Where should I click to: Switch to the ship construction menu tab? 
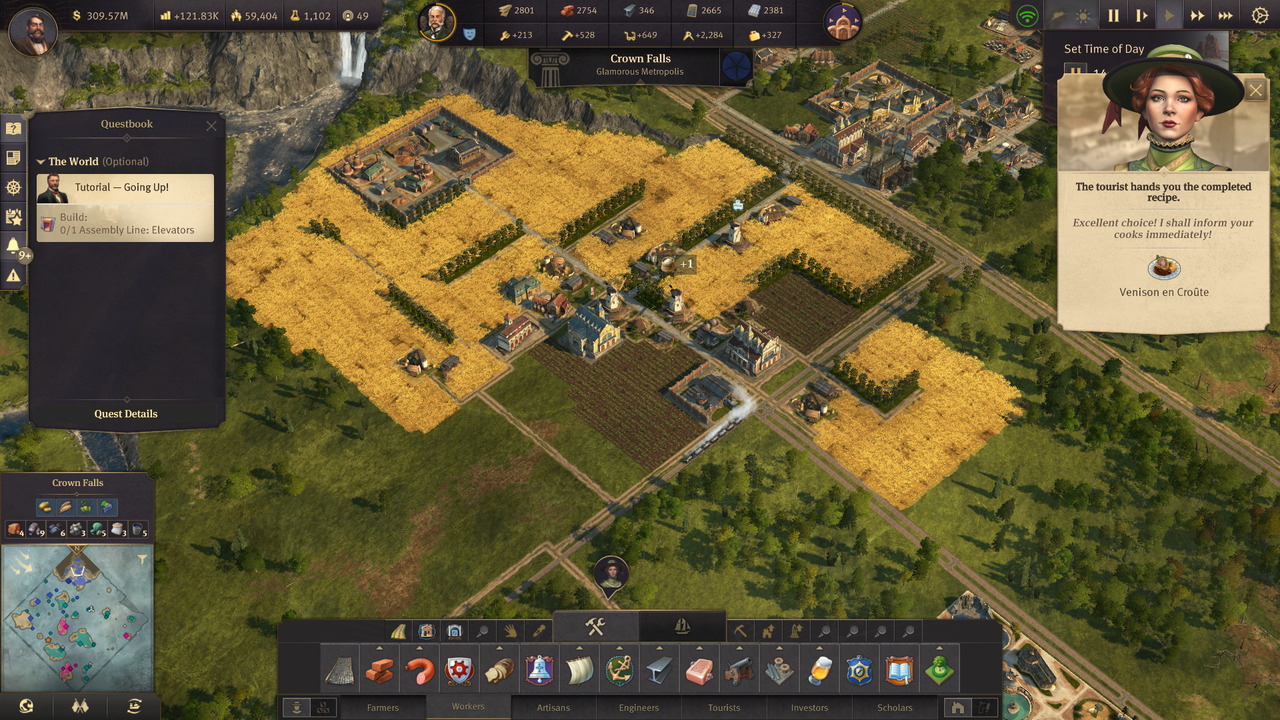682,627
